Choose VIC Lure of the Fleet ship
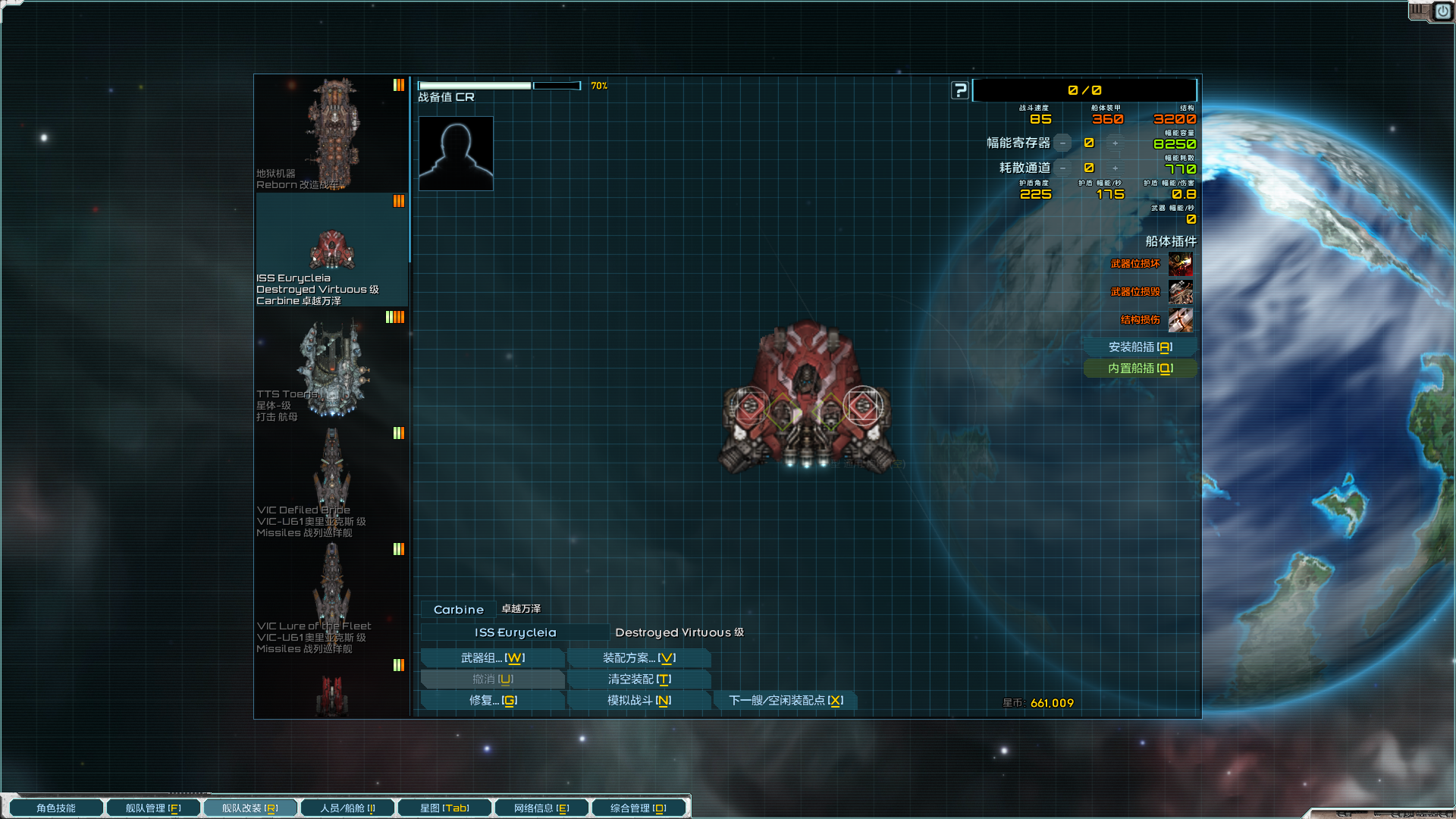The height and width of the screenshot is (819, 1456). click(x=332, y=598)
